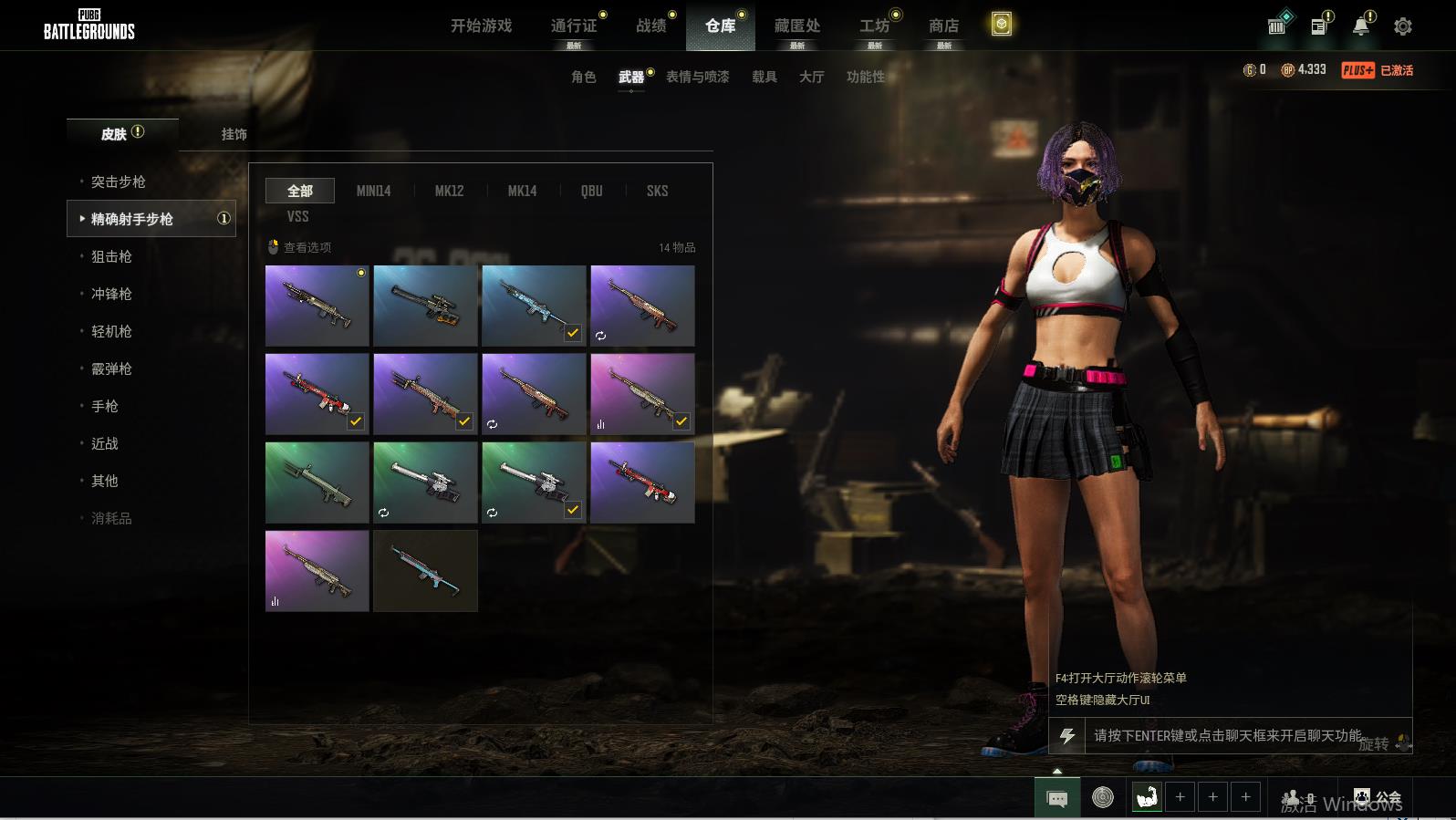Click the chat input box
The width and height of the screenshot is (1456, 820).
1227,735
